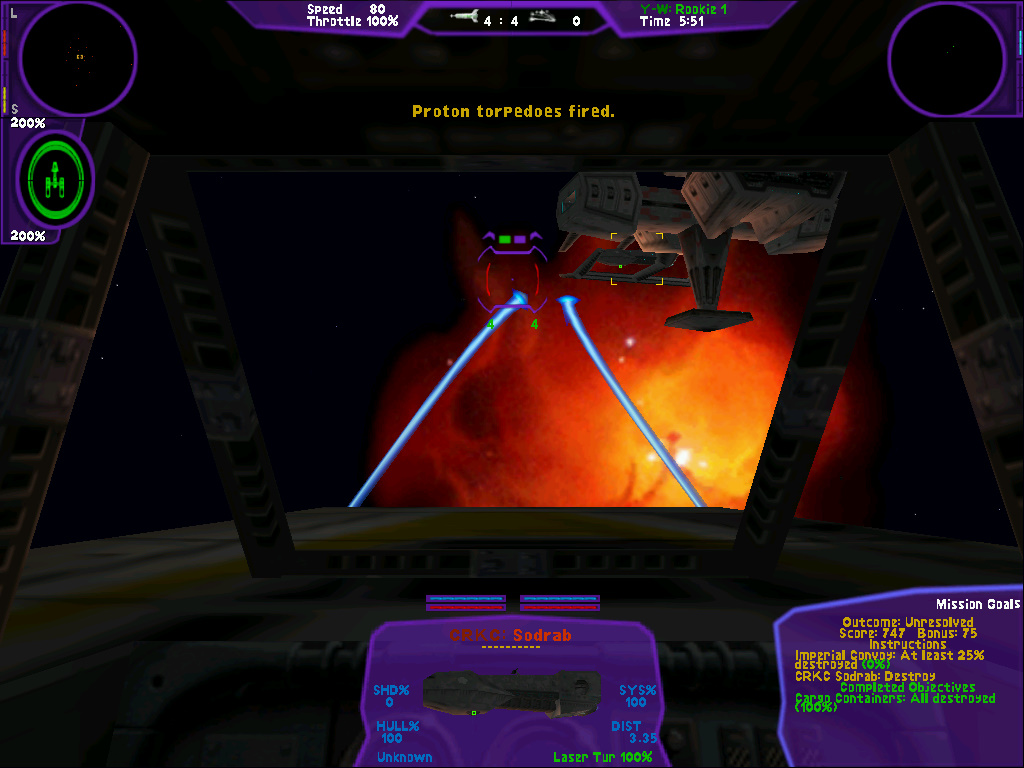Open the CRKC Sodrab target display
Image resolution: width=1024 pixels, height=768 pixels.
(x=511, y=692)
